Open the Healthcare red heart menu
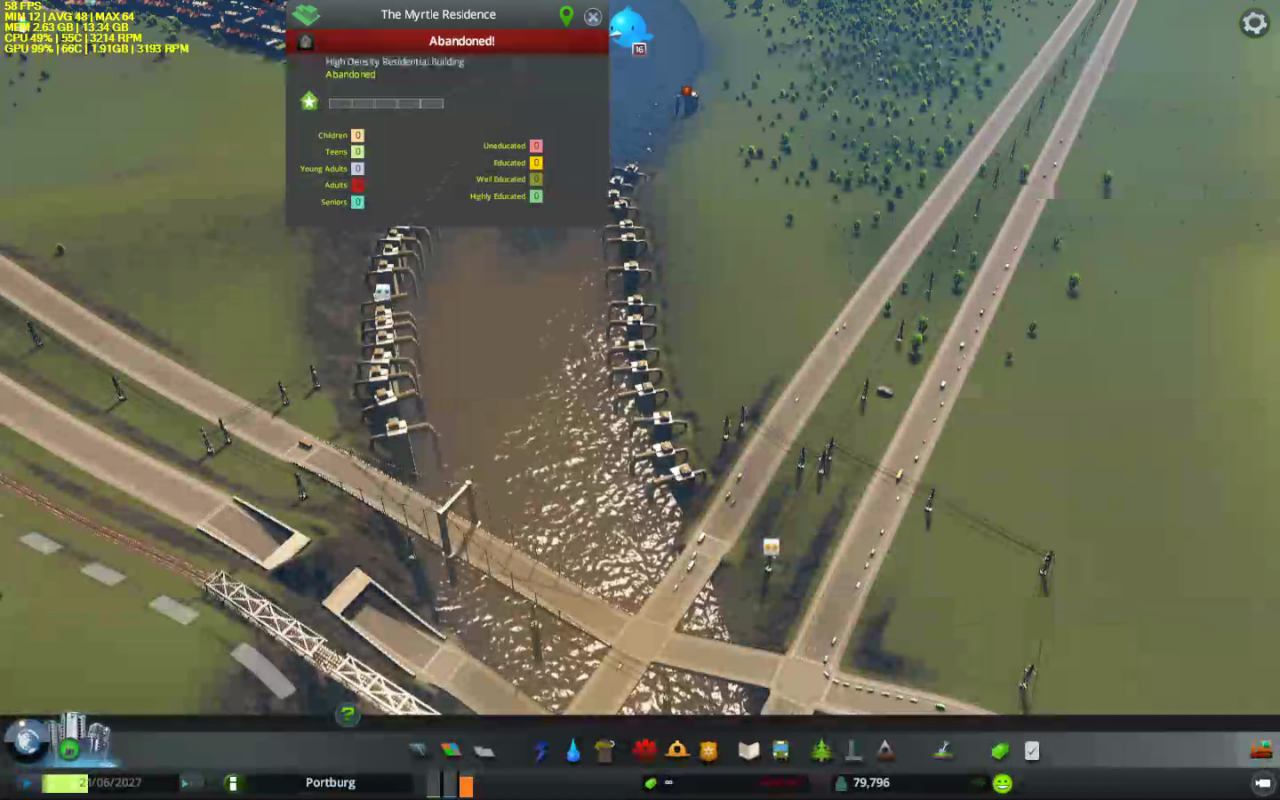The width and height of the screenshot is (1280, 800). (644, 751)
